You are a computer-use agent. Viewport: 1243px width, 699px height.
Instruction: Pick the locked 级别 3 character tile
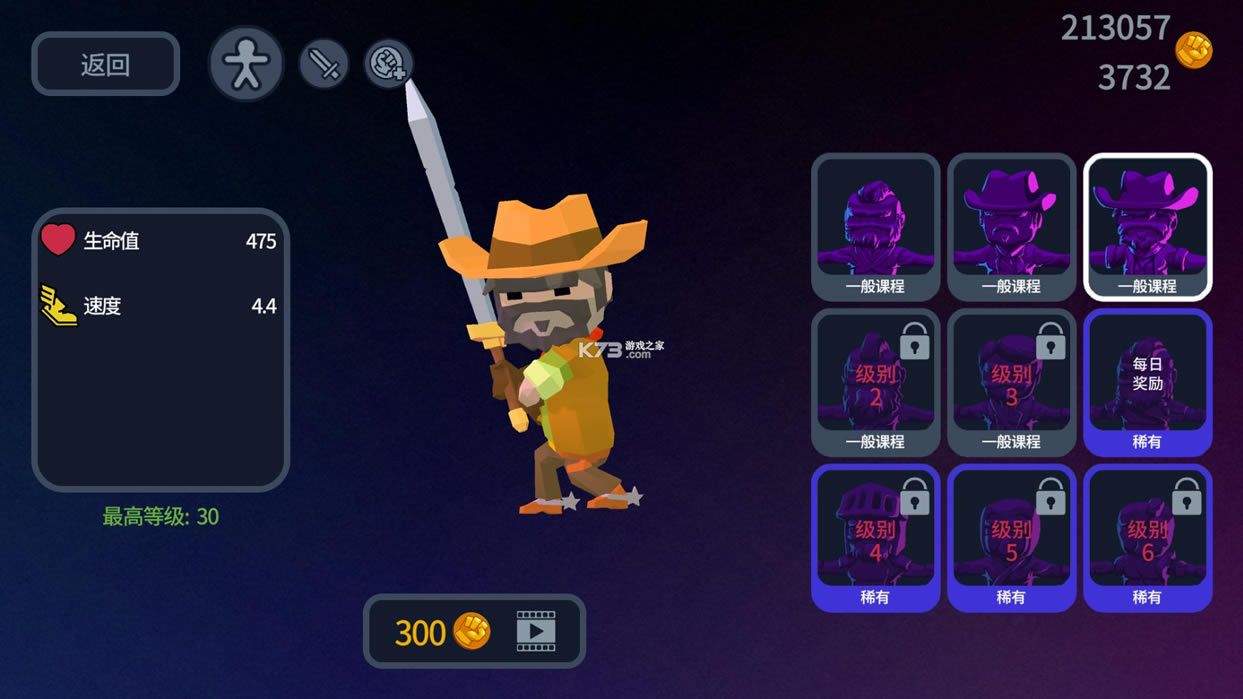1011,382
